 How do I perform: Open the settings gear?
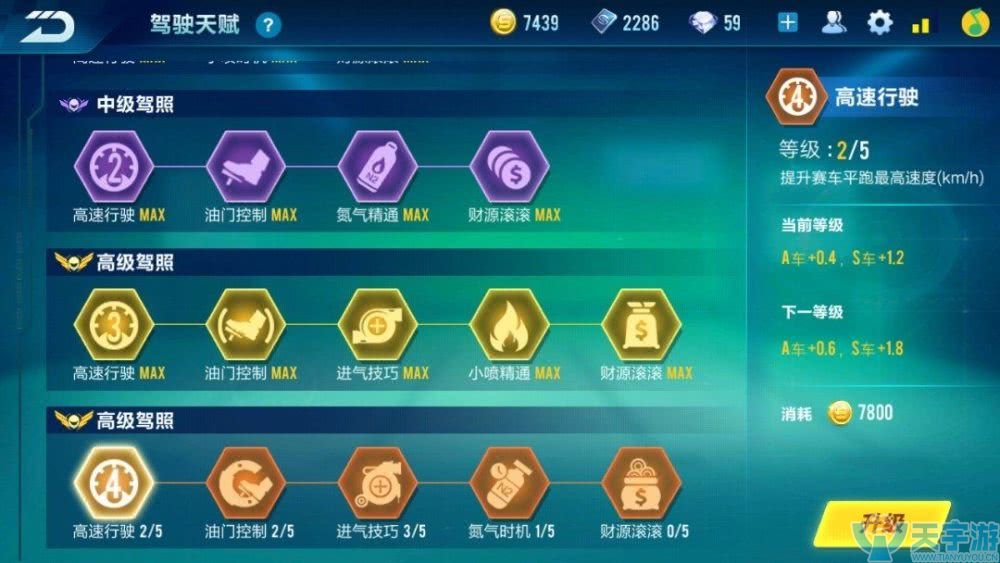click(x=879, y=22)
